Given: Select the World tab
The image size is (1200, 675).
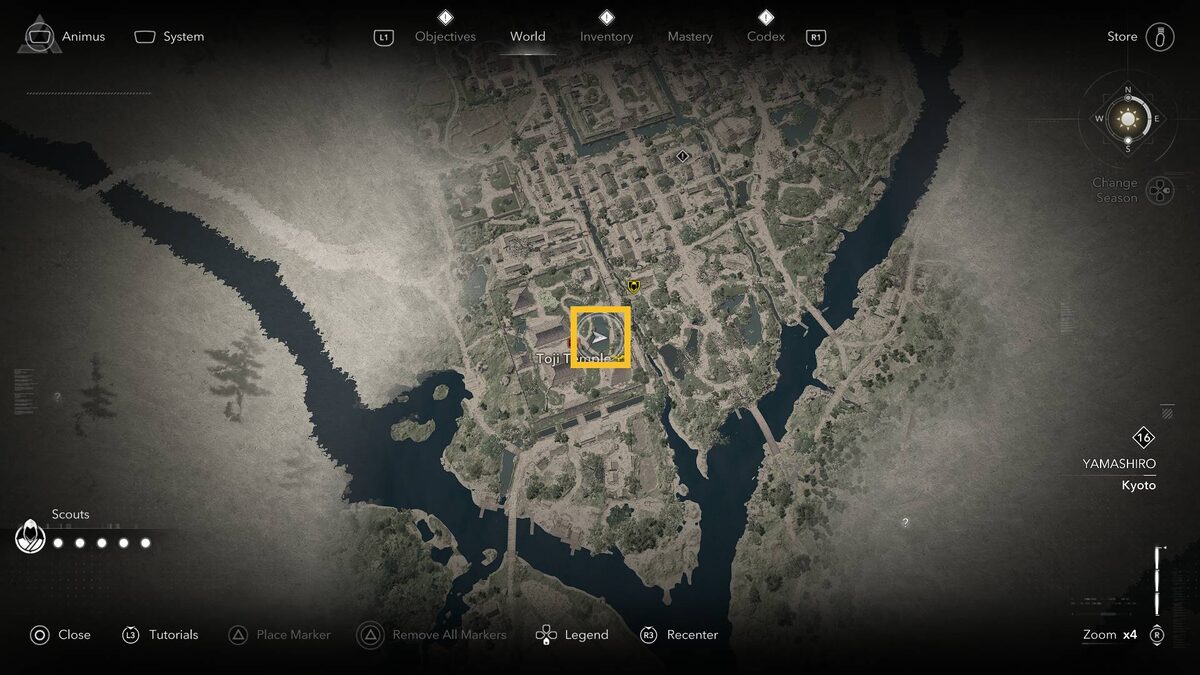Looking at the screenshot, I should pyautogui.click(x=527, y=37).
